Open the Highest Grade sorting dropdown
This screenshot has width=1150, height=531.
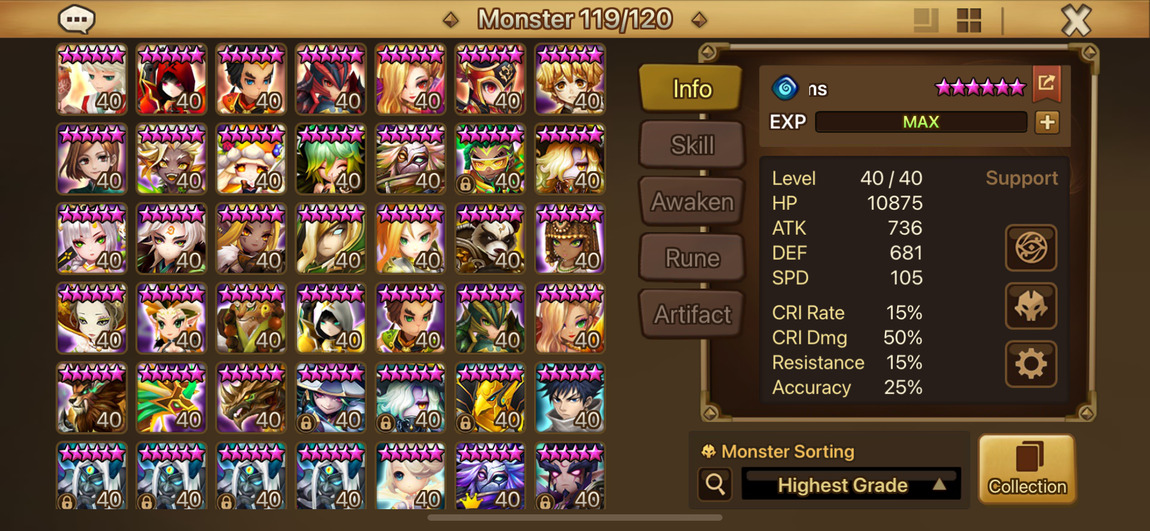[852, 485]
